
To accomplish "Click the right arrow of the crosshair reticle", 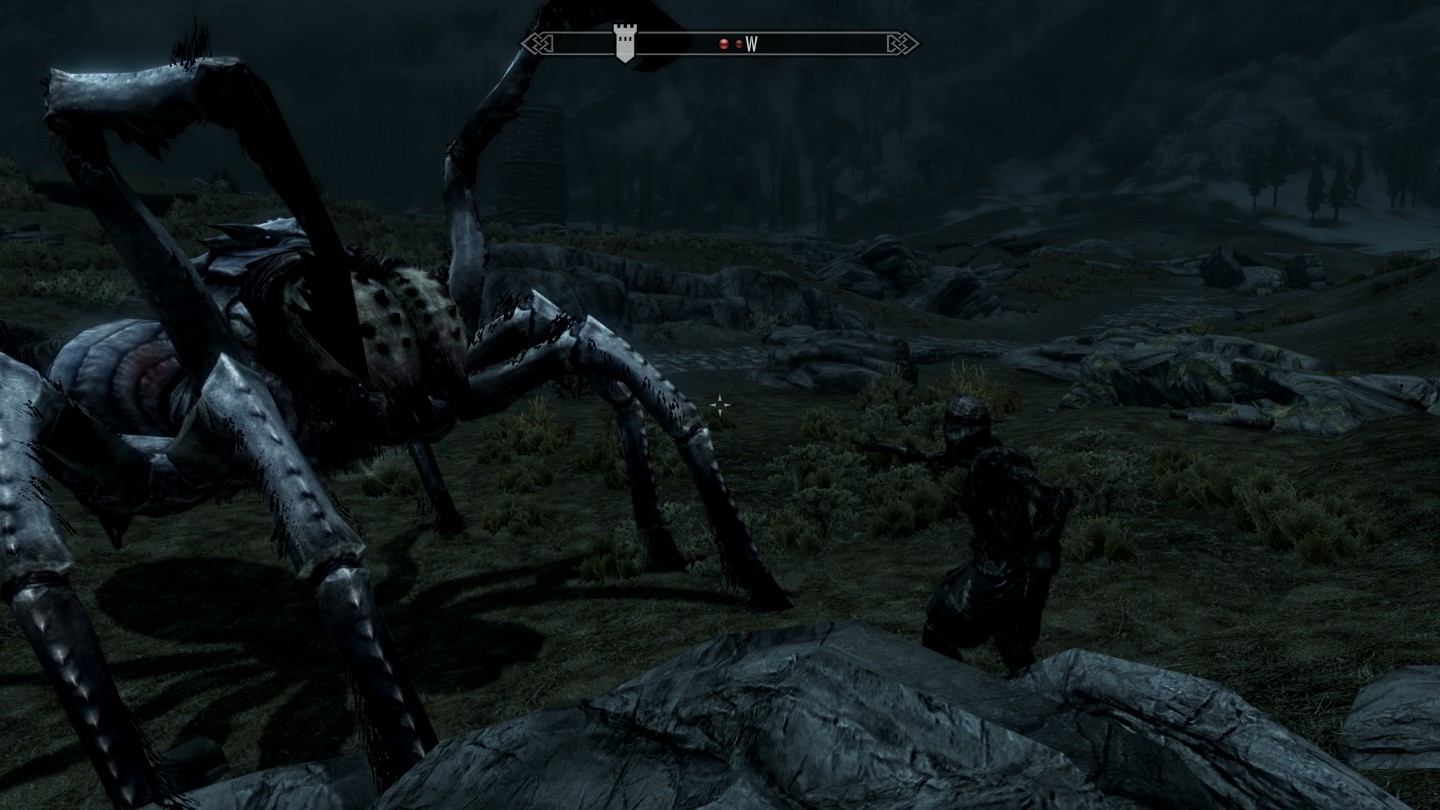I will (729, 406).
